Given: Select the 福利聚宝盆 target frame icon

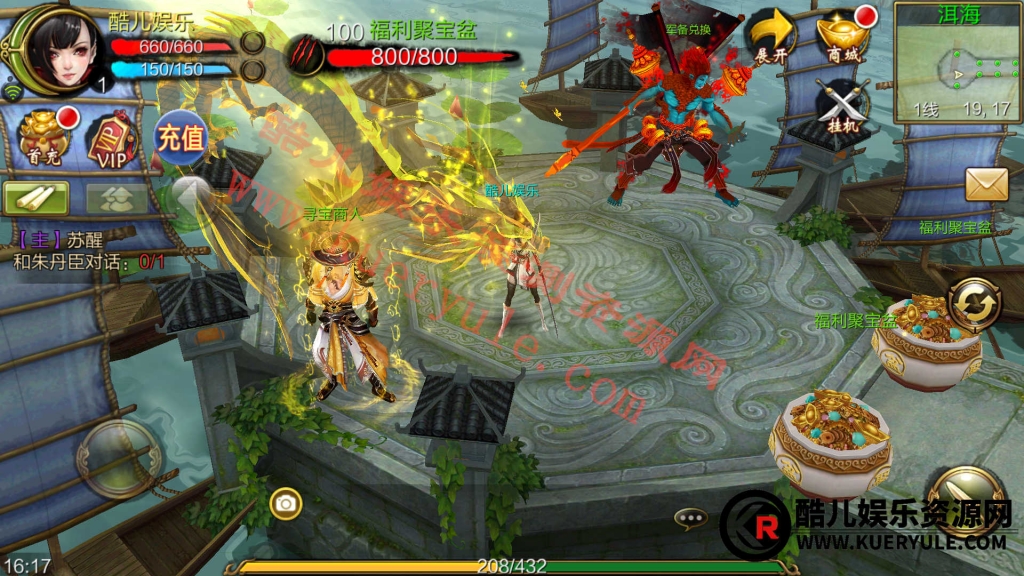Looking at the screenshot, I should coord(305,54).
